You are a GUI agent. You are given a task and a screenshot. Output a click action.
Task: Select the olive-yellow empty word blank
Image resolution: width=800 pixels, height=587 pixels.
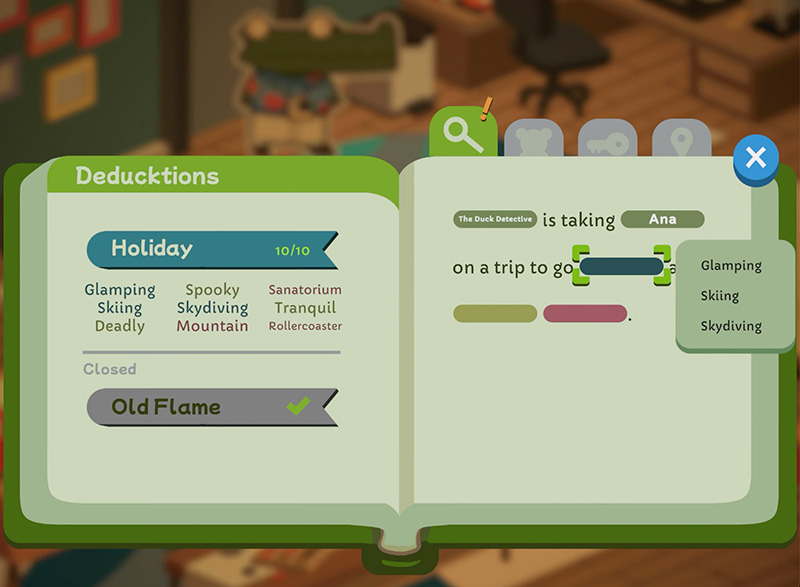click(x=495, y=314)
